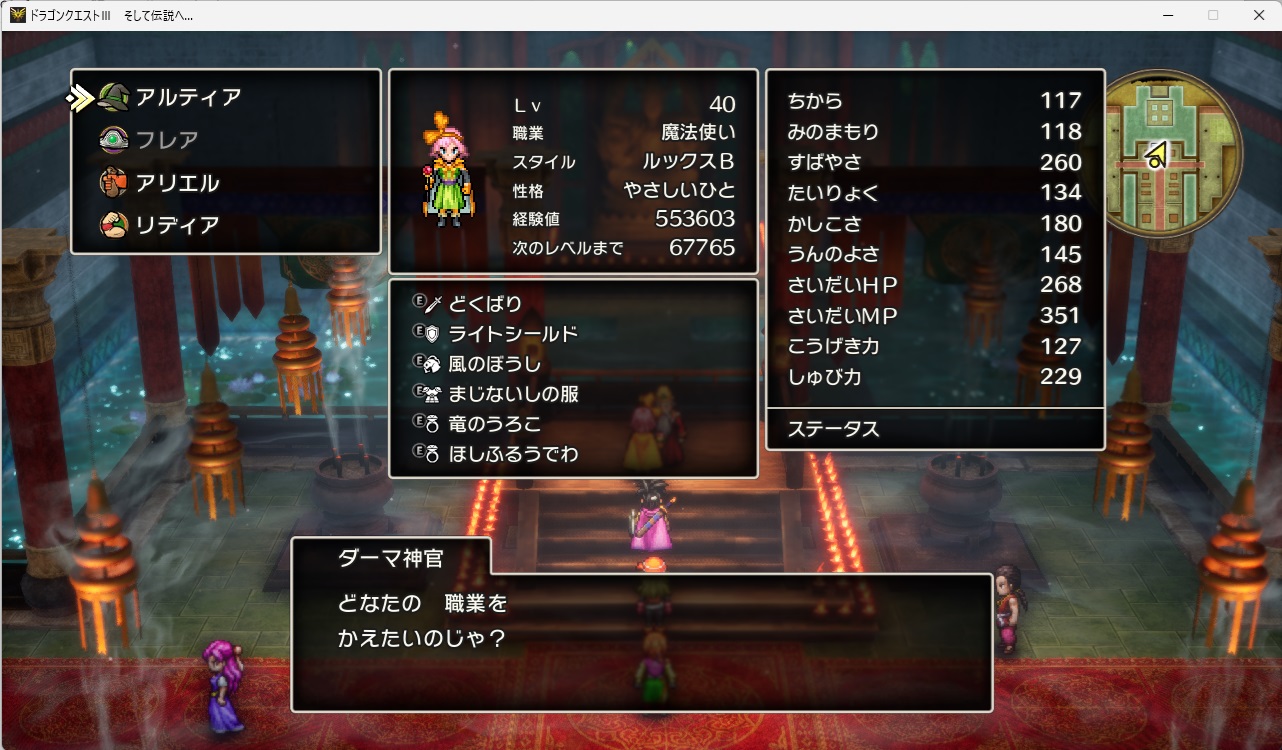The width and height of the screenshot is (1282, 750).
Task: Select party member アルティア
Action: (x=188, y=98)
